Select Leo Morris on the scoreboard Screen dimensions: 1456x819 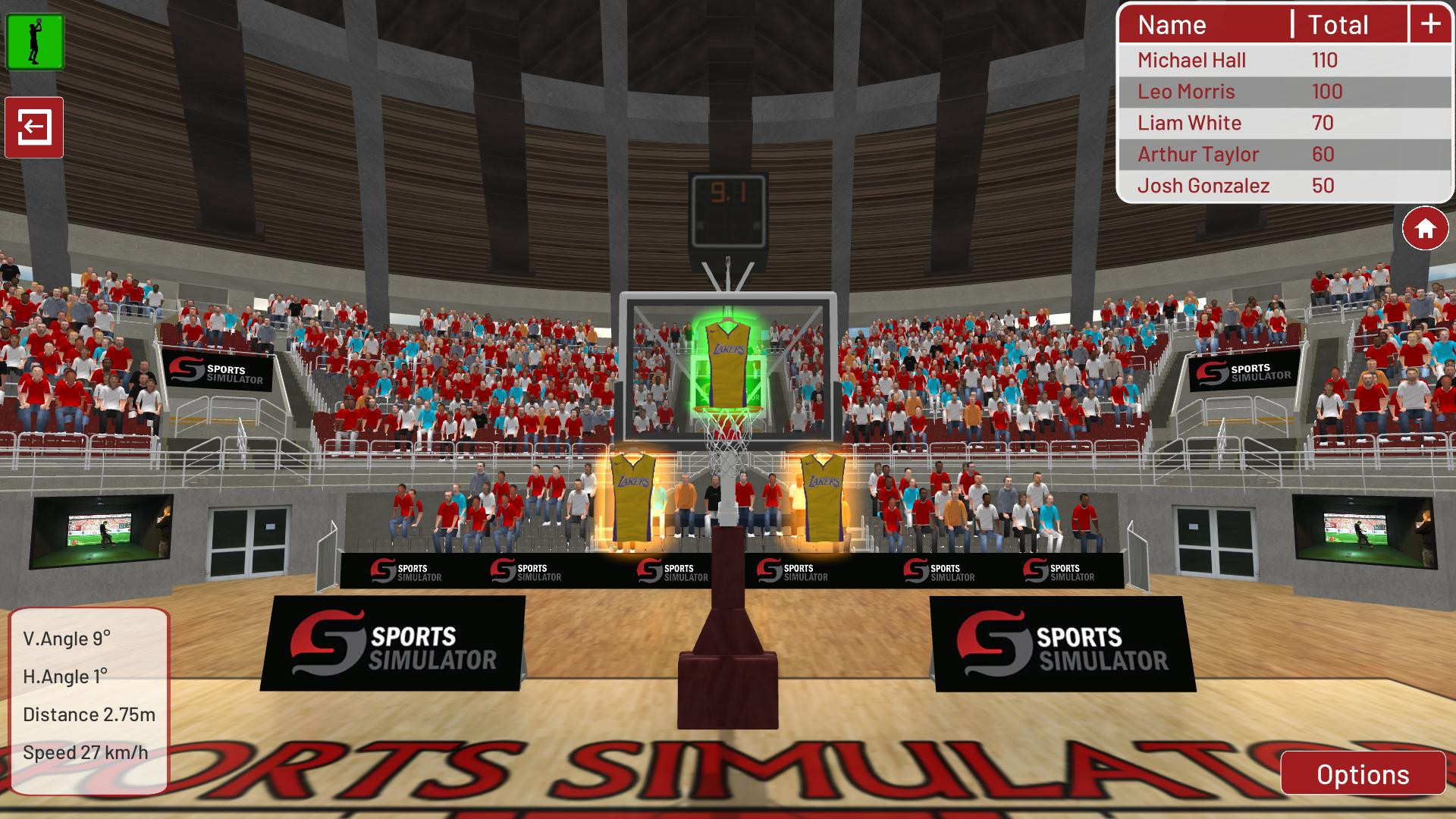pos(1186,92)
